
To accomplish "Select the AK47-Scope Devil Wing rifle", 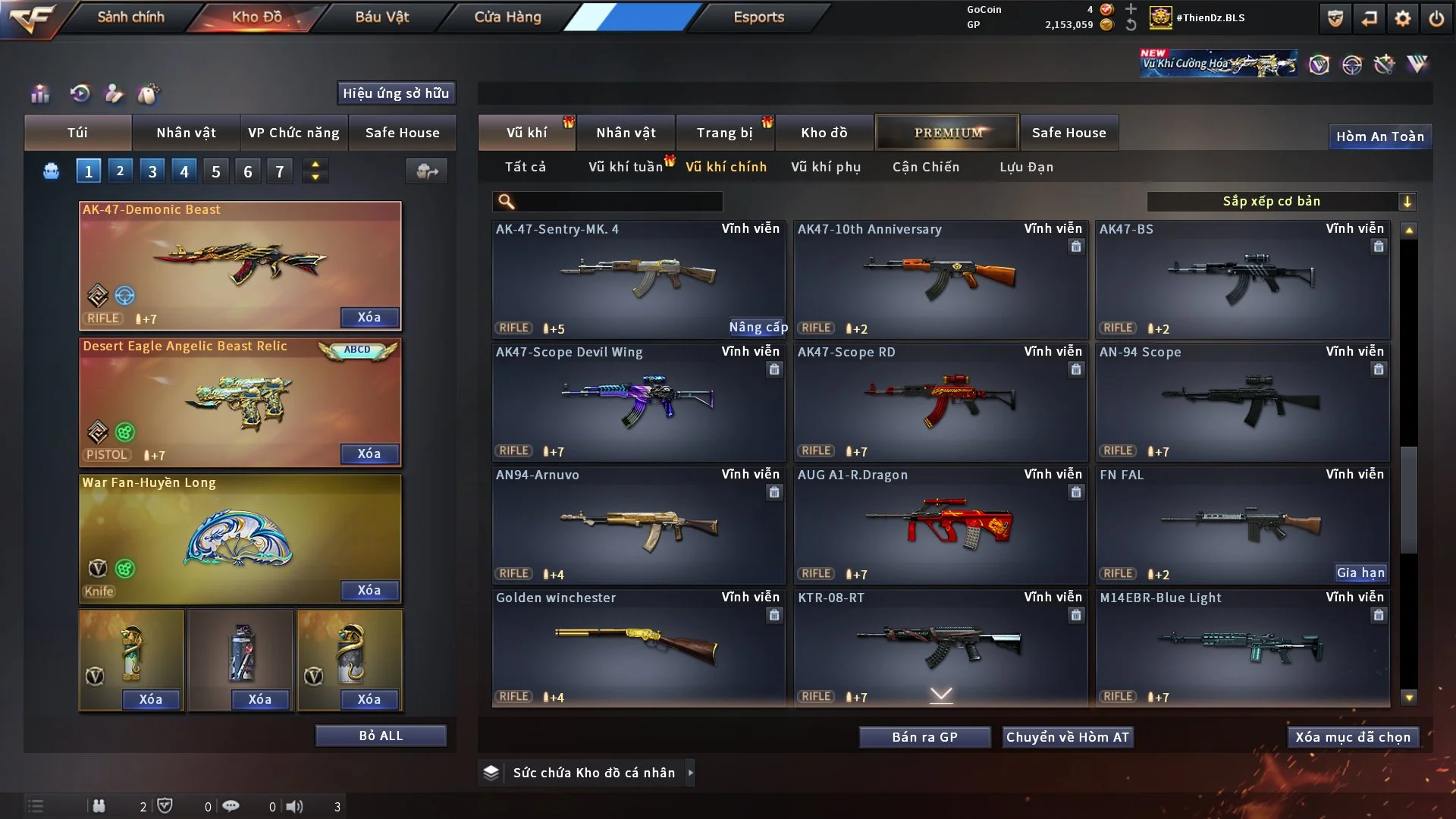I will pyautogui.click(x=638, y=402).
